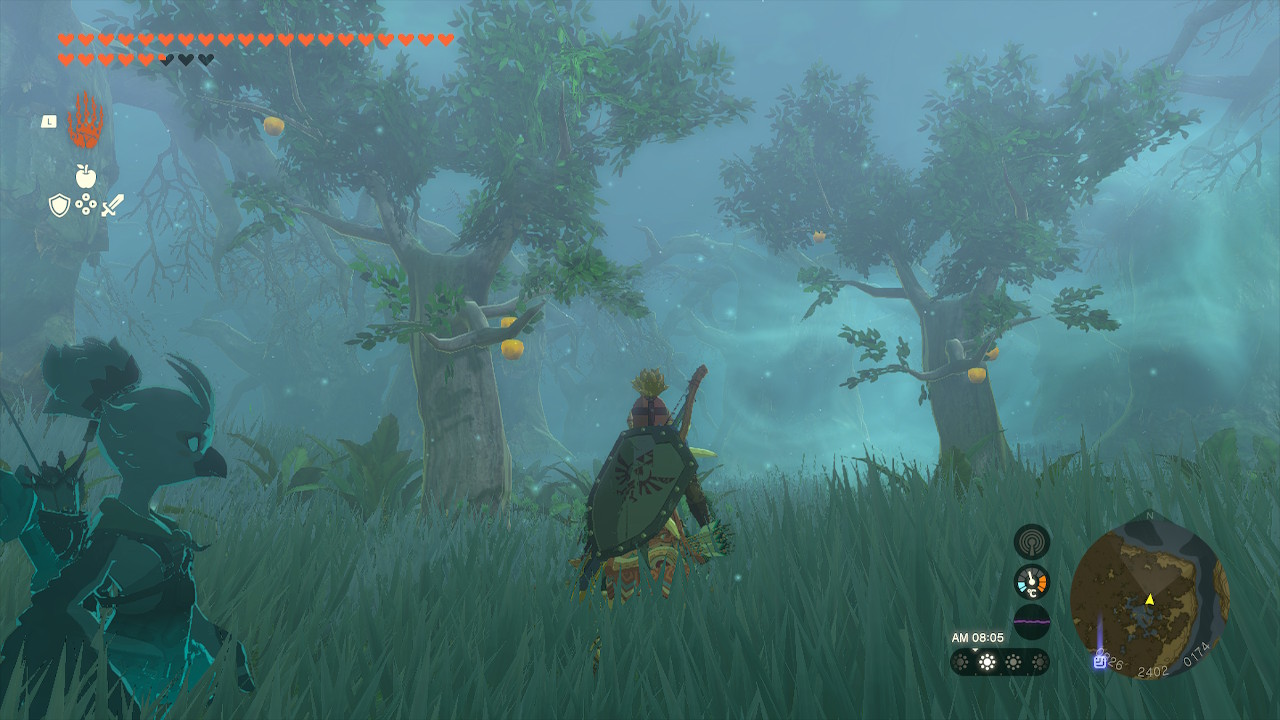This screenshot has height=720, width=1280.
Task: Activate the orange hand ability icon
Action: pyautogui.click(x=85, y=121)
